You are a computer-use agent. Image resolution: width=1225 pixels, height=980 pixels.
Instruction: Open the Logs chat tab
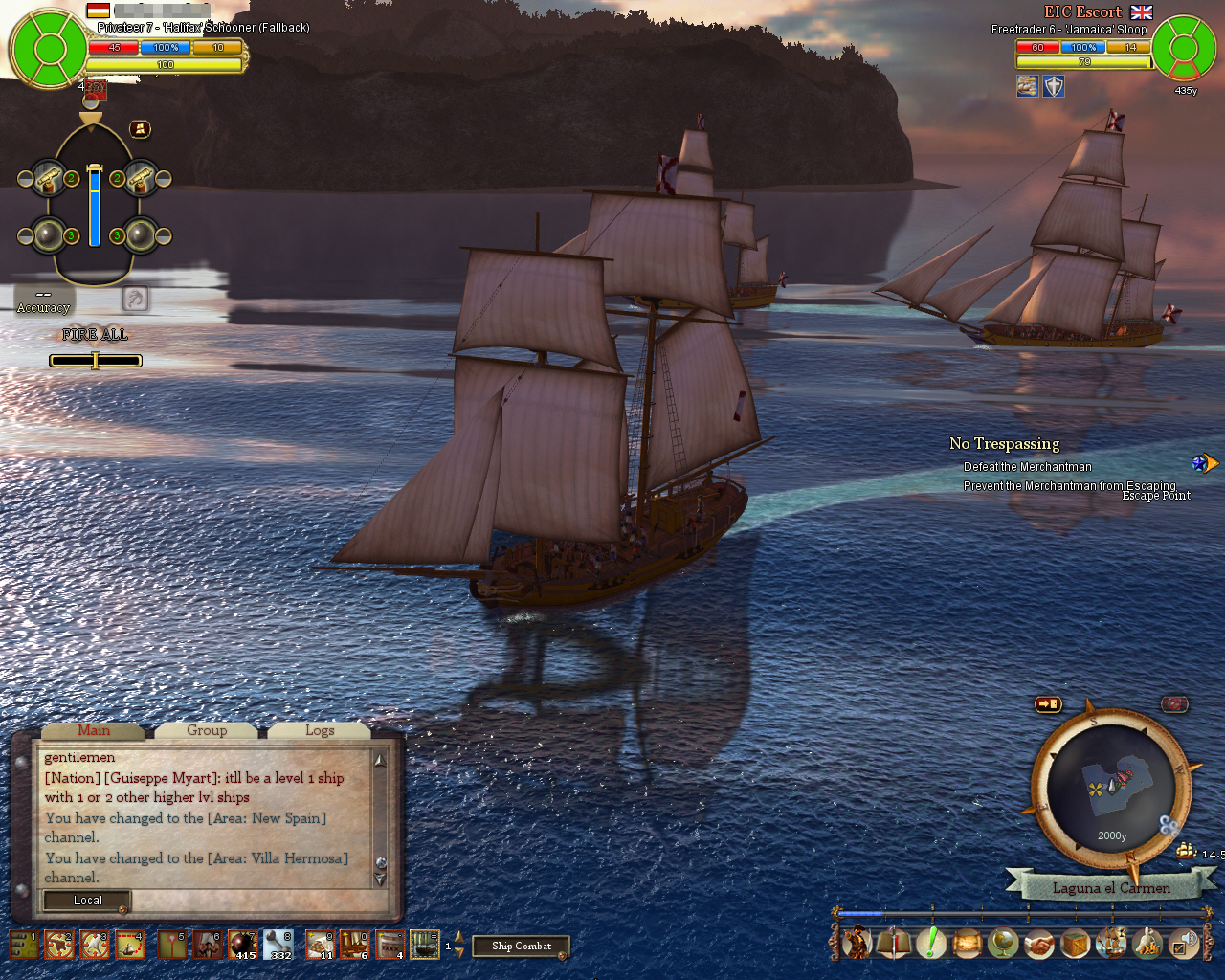coord(320,730)
